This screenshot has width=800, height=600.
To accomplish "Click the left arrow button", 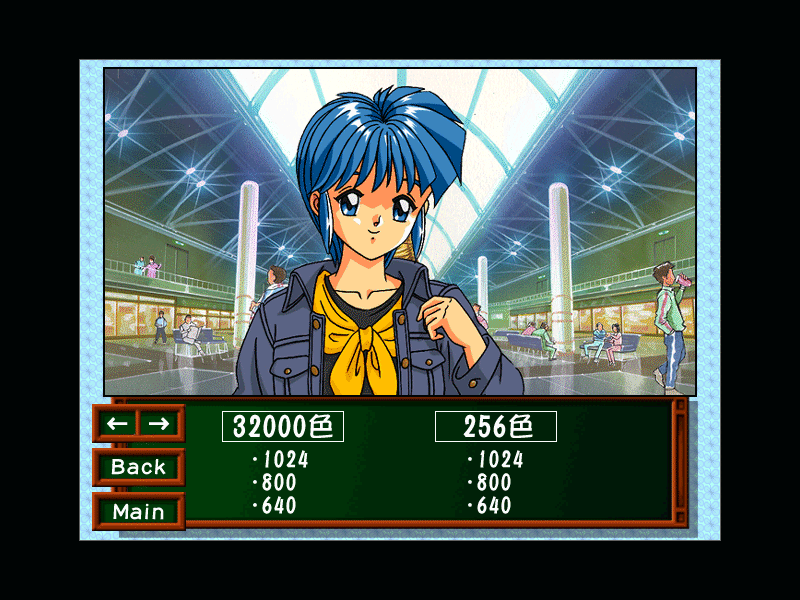I will 117,423.
